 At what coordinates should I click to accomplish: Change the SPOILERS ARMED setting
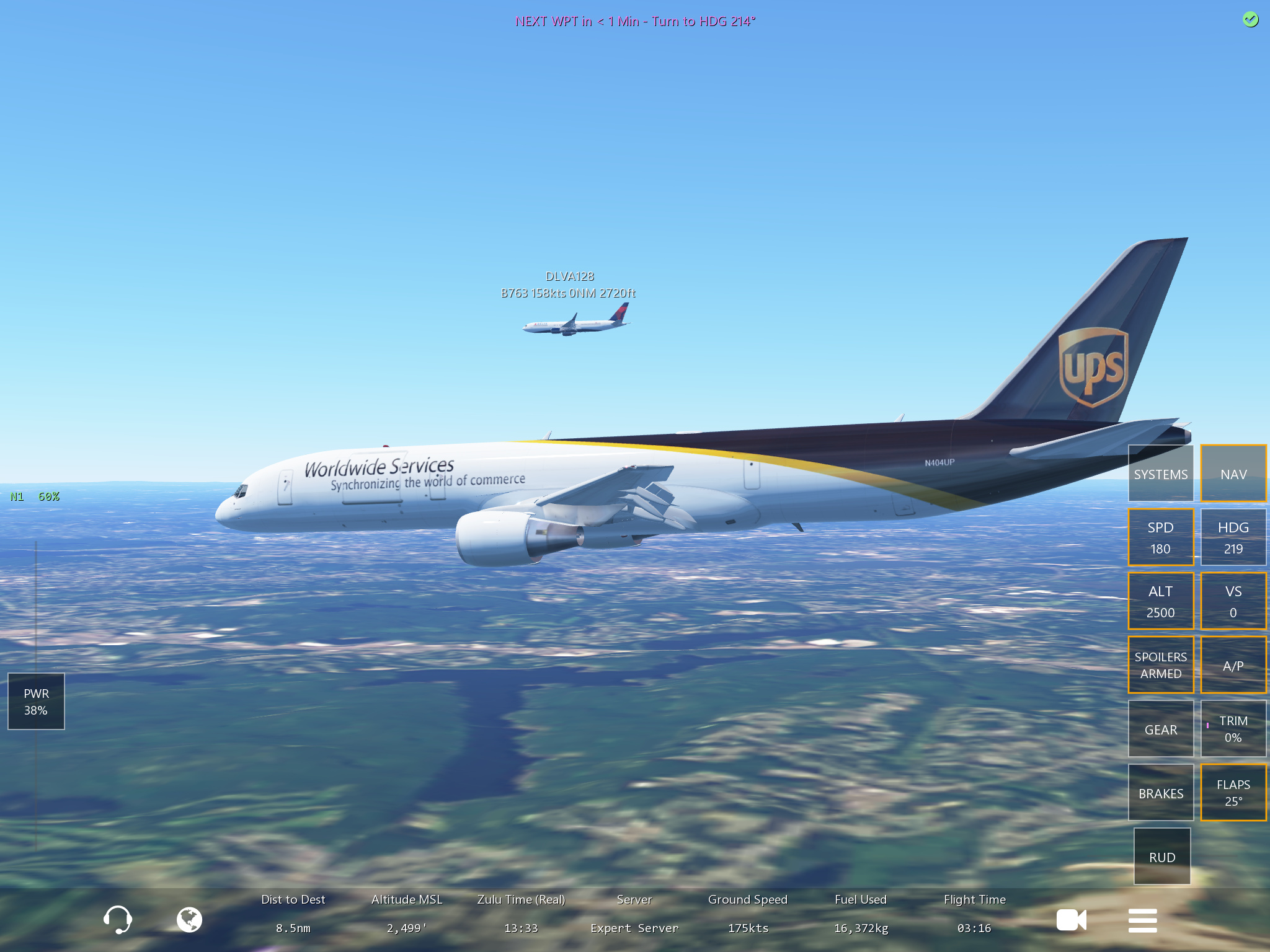[x=1160, y=665]
